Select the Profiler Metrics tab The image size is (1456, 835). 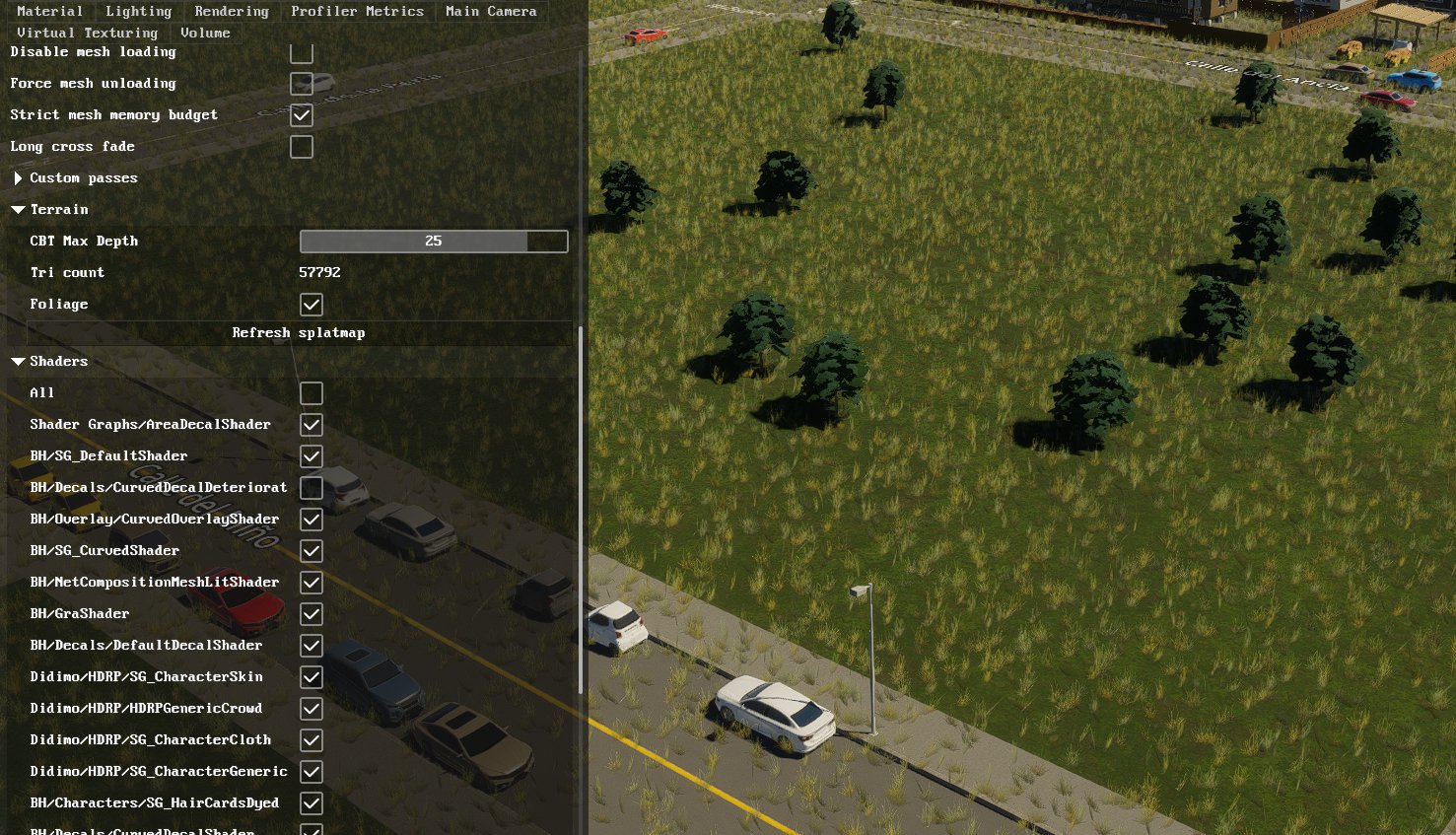(356, 11)
